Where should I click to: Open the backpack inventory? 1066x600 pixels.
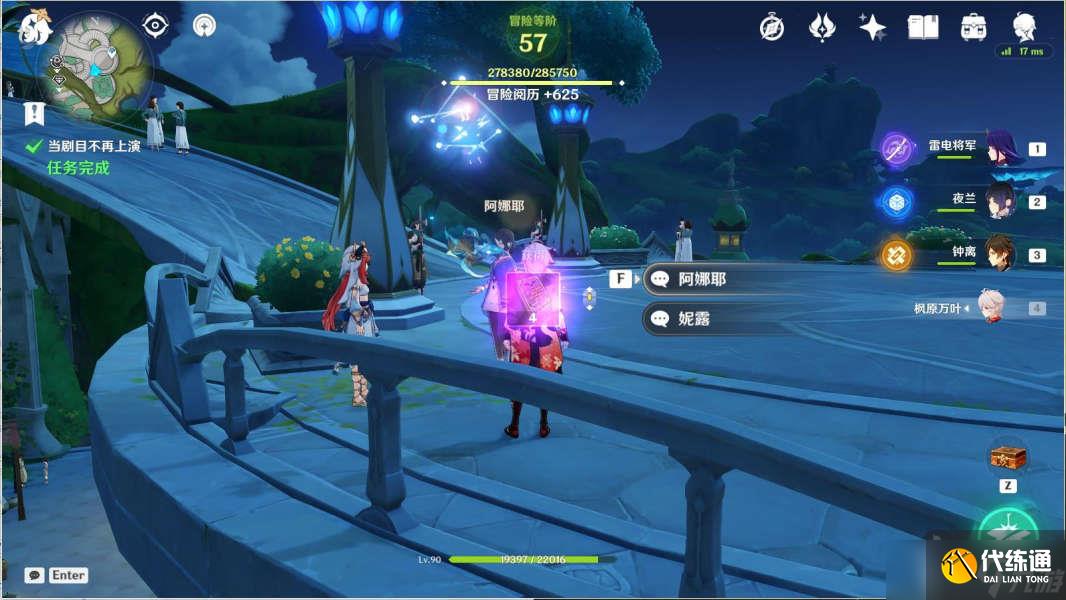pyautogui.click(x=973, y=28)
